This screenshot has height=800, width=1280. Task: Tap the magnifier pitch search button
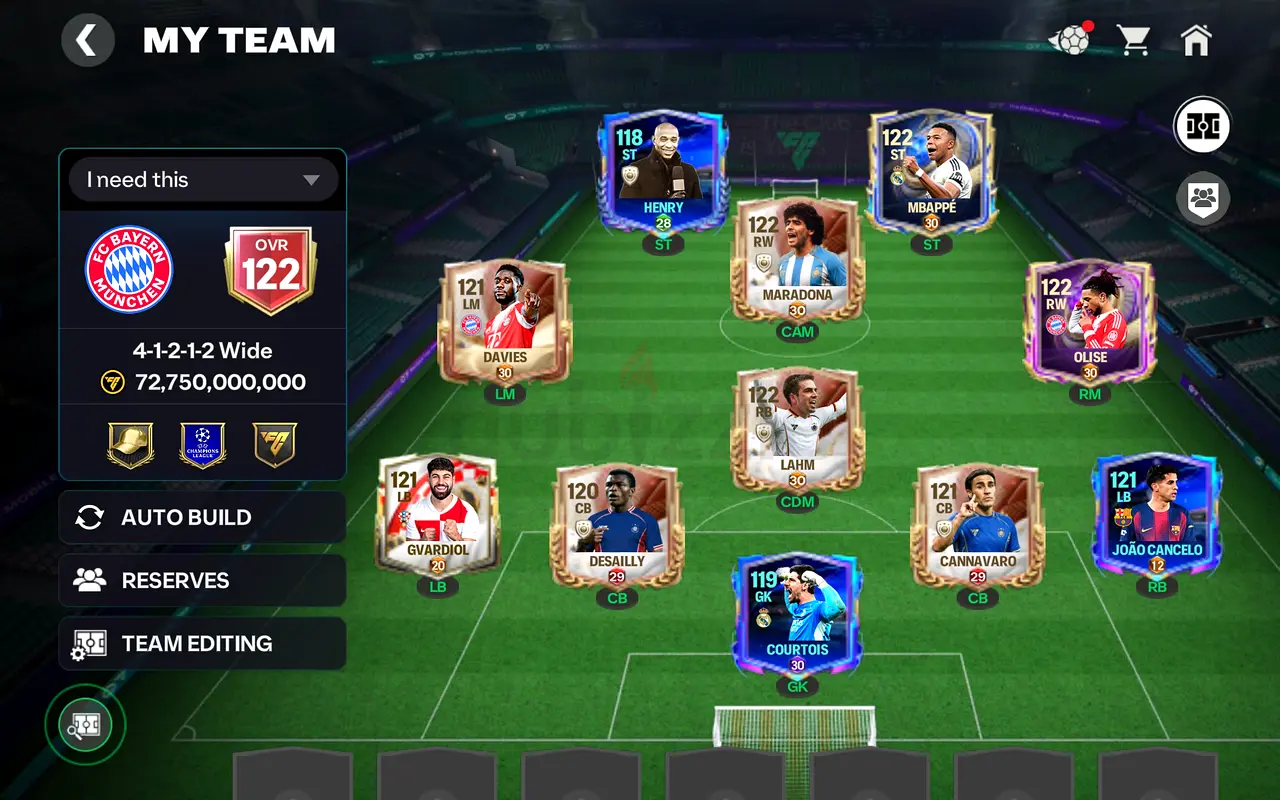point(85,725)
